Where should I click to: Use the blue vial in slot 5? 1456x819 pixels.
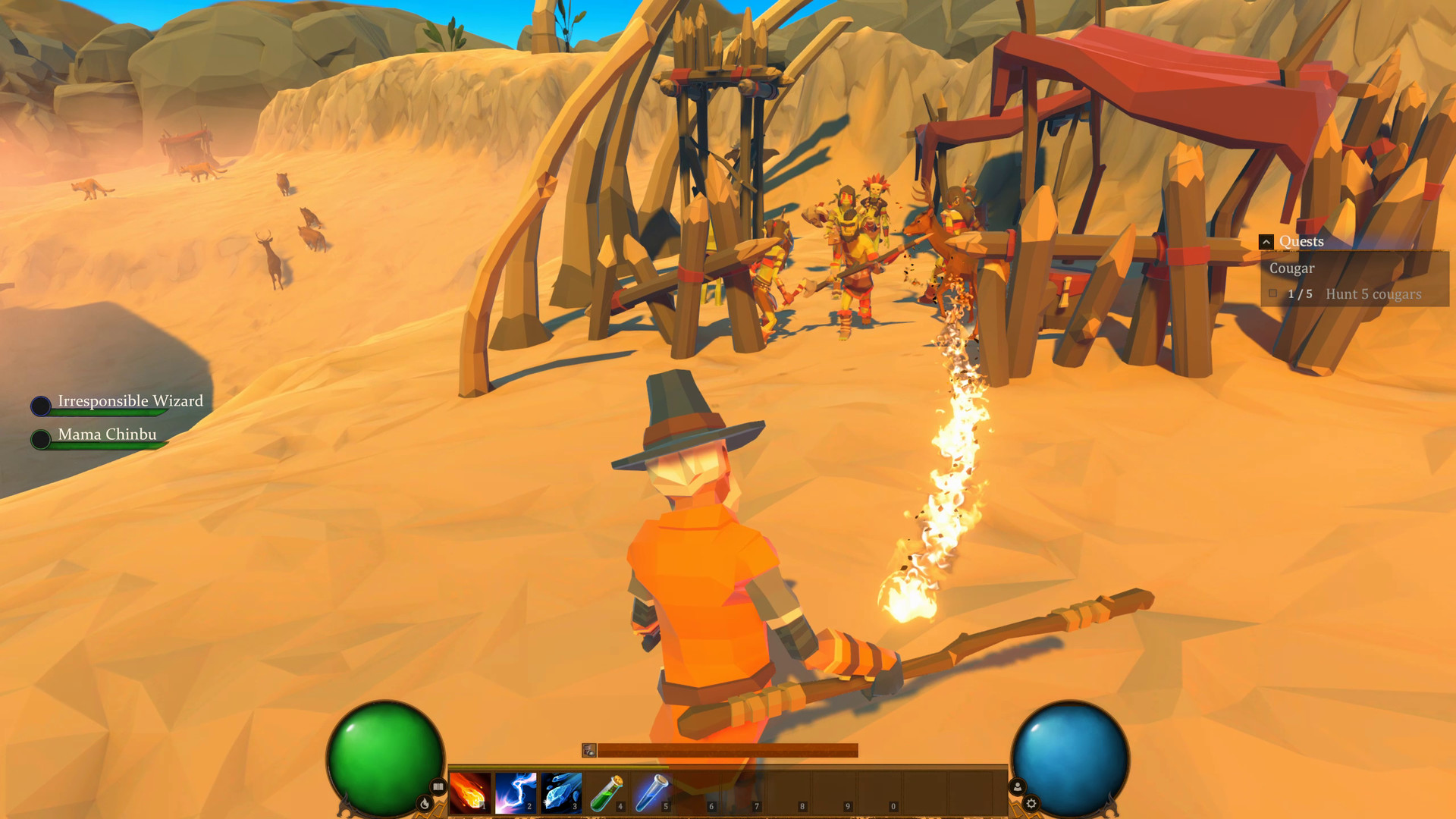[653, 792]
